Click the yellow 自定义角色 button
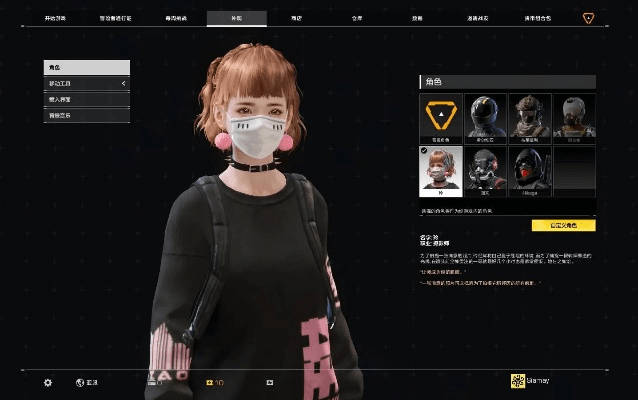Viewport: 638px width, 400px height. pos(563,225)
